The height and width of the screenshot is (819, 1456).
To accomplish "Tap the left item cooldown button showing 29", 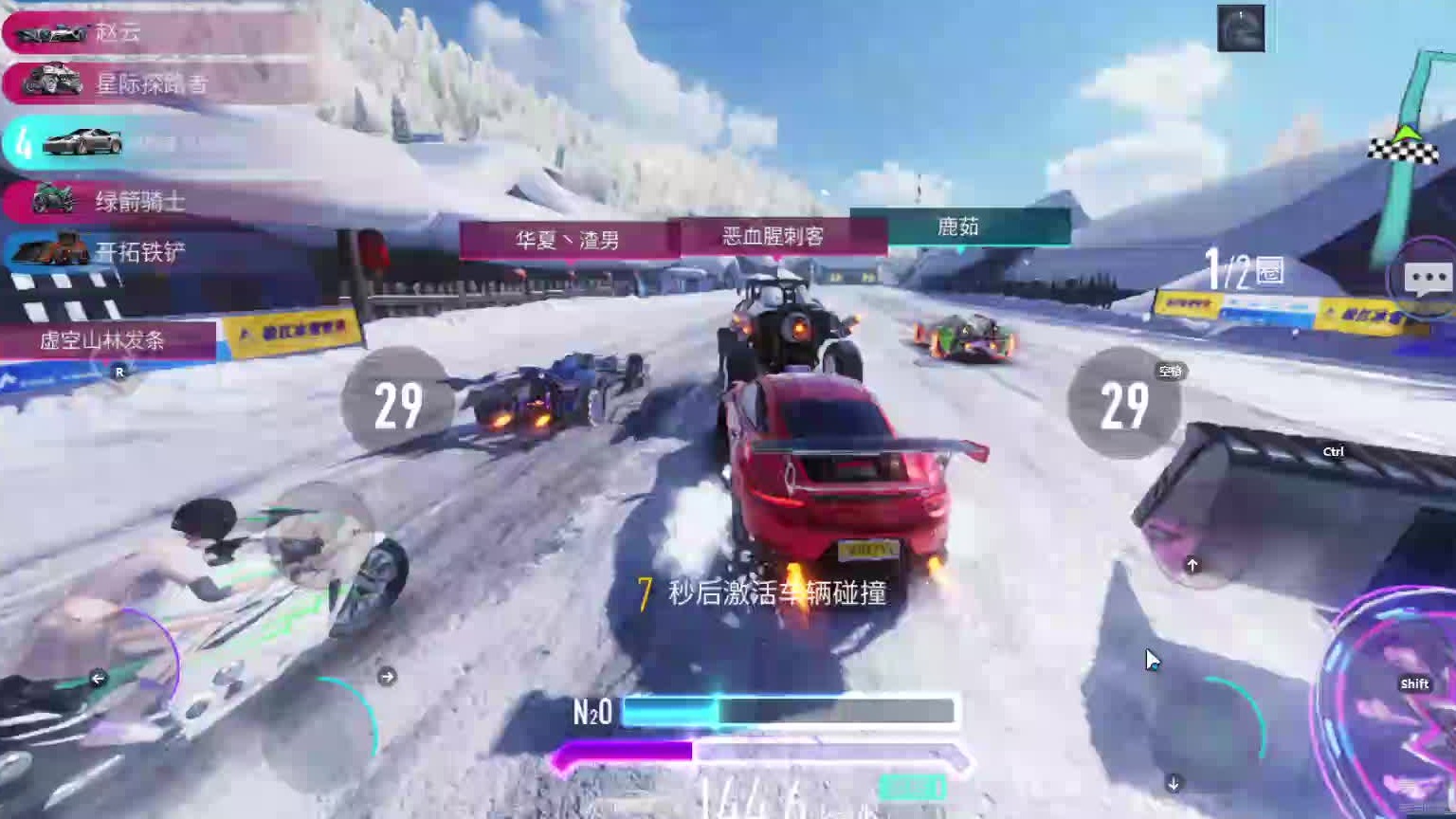I will tap(397, 405).
